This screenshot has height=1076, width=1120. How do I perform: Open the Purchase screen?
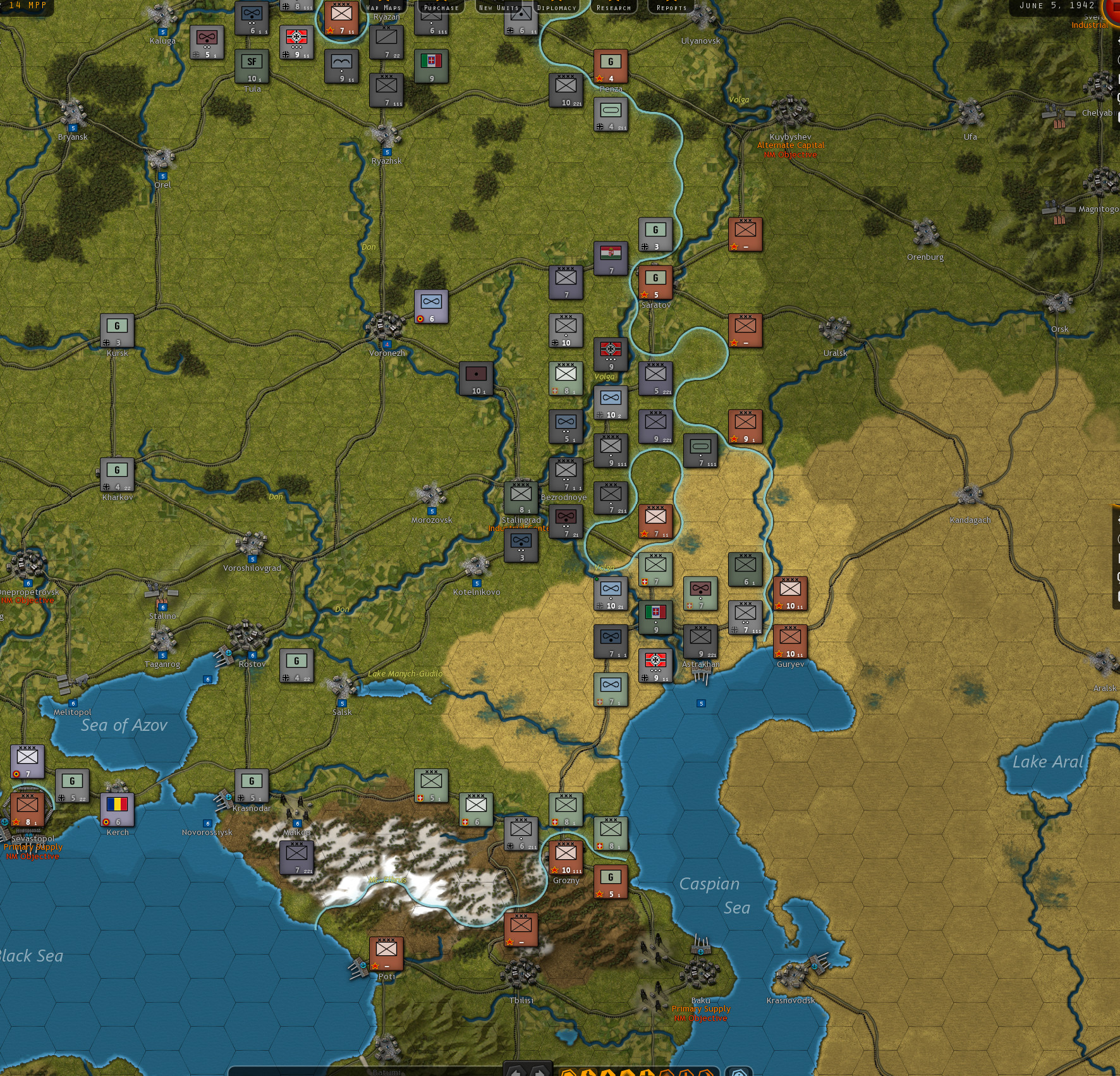coord(440,8)
